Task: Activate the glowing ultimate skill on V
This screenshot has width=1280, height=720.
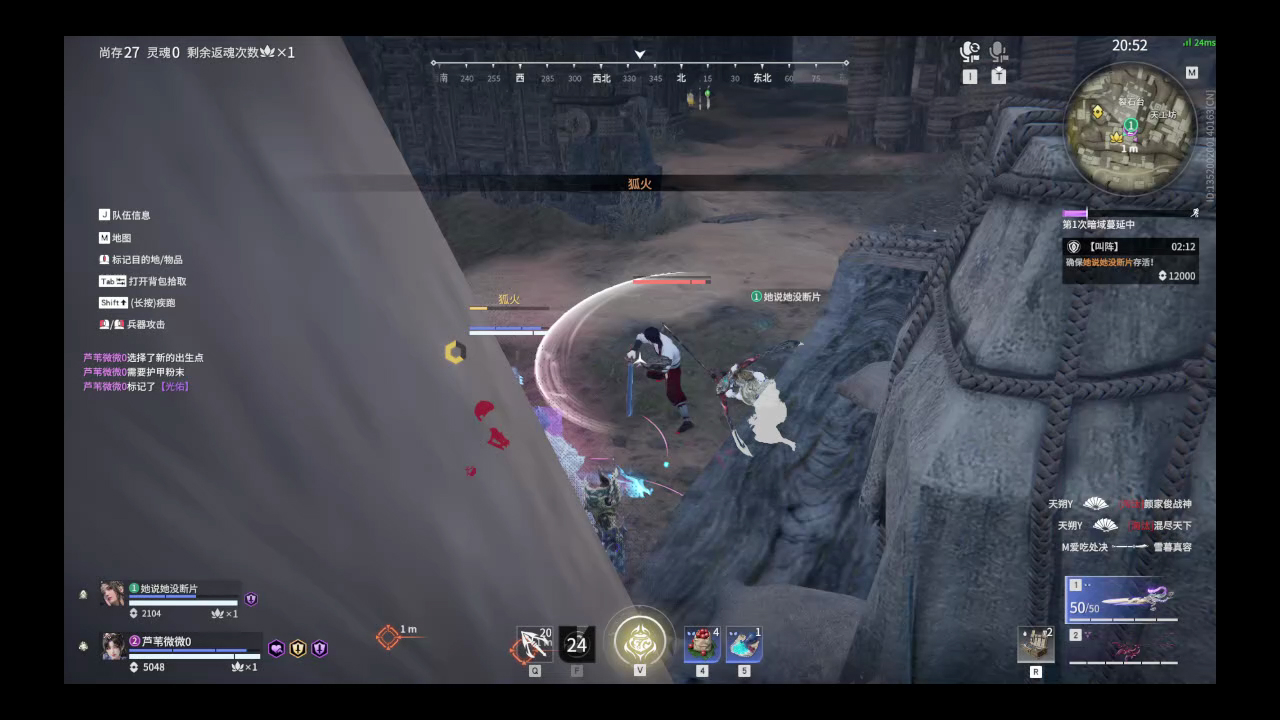Action: click(638, 641)
